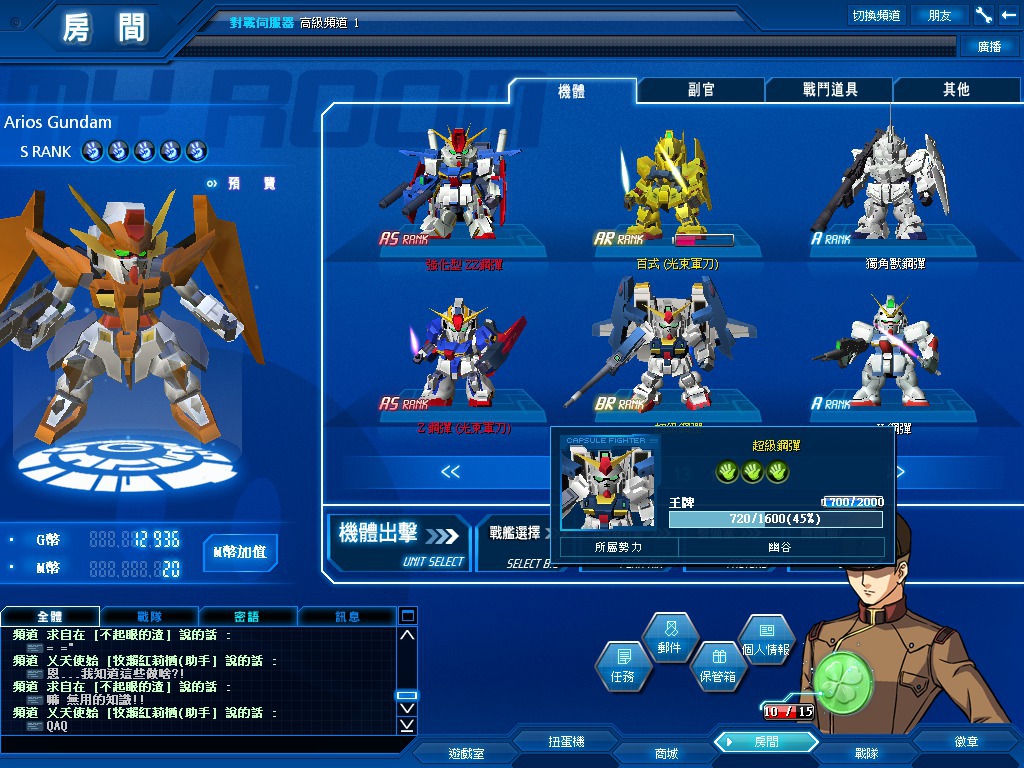Select the 其他 tab
The image size is (1024, 768).
(x=956, y=90)
